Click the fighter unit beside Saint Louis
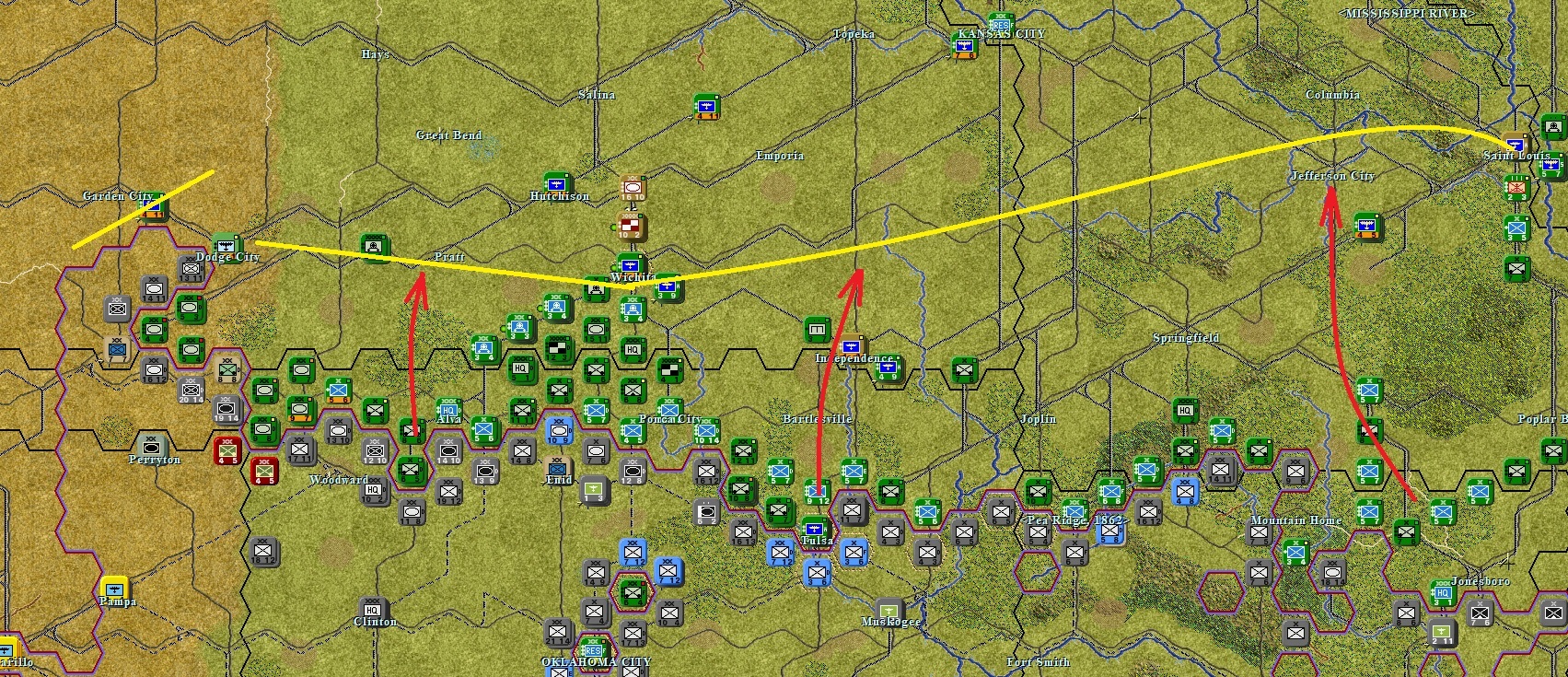Viewport: 1568px width, 677px height. tap(1516, 145)
